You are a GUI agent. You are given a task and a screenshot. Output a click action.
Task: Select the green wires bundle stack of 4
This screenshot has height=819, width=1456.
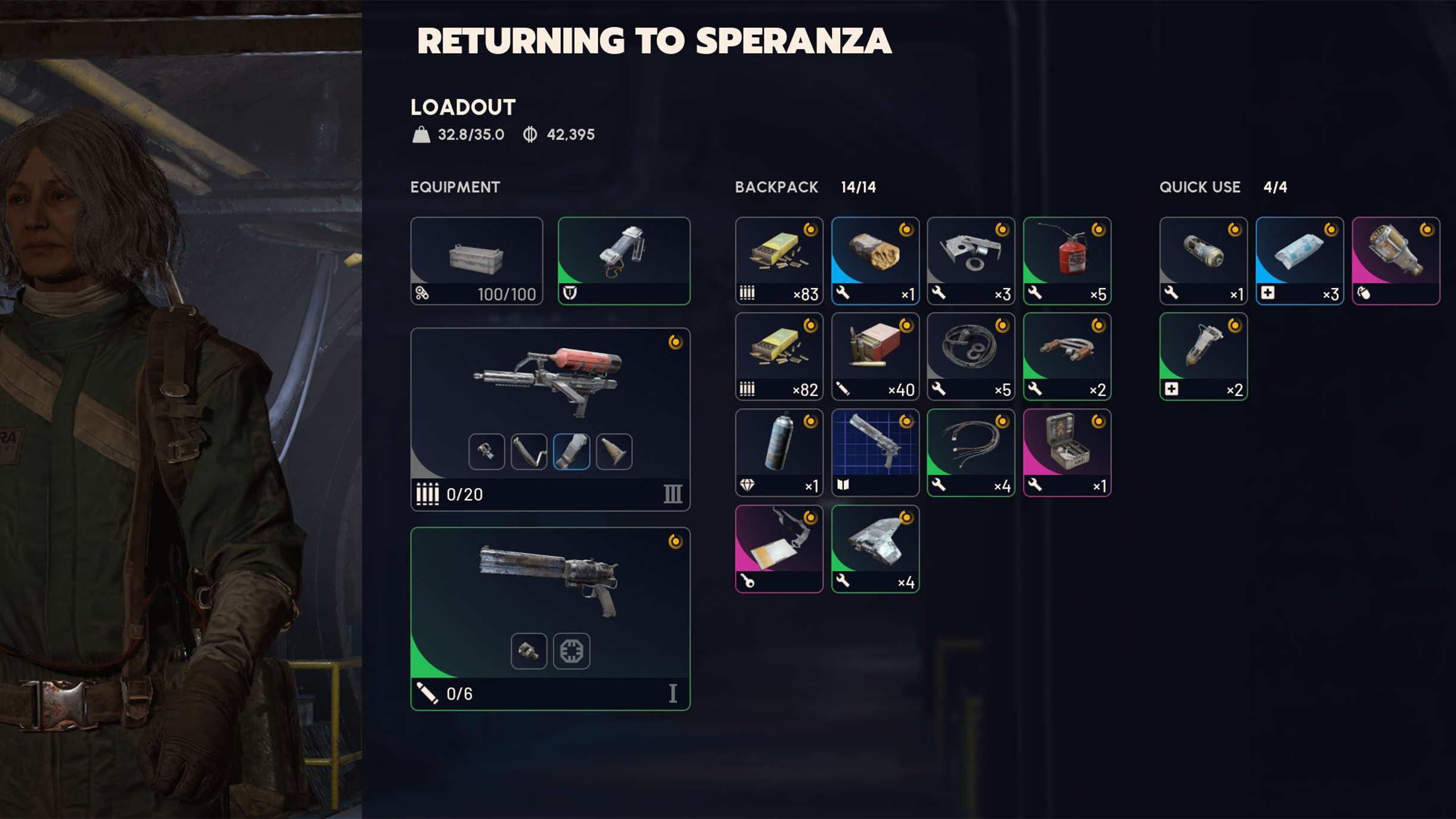pyautogui.click(x=970, y=452)
